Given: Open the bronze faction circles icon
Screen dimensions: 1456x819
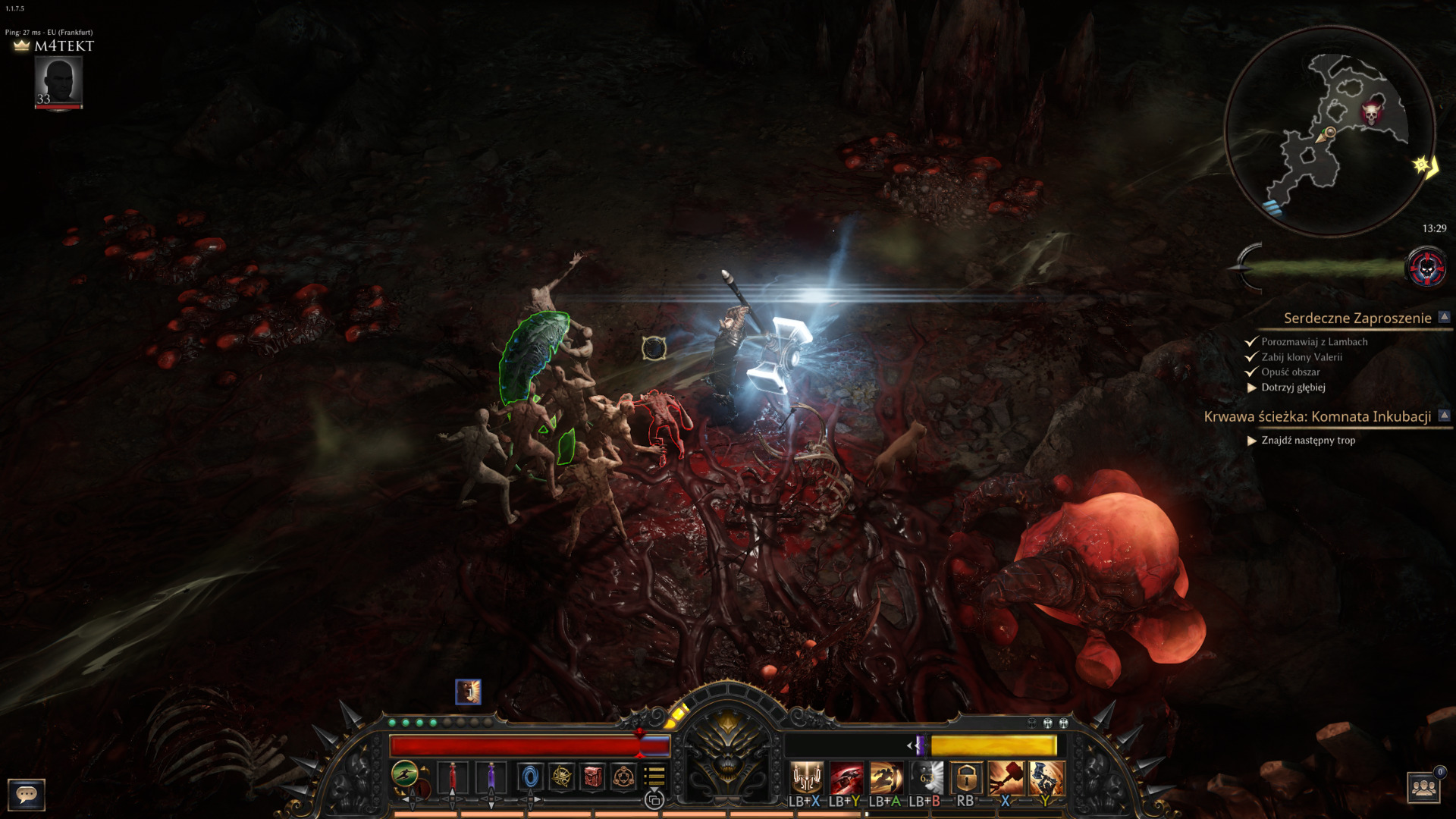Looking at the screenshot, I should [623, 777].
